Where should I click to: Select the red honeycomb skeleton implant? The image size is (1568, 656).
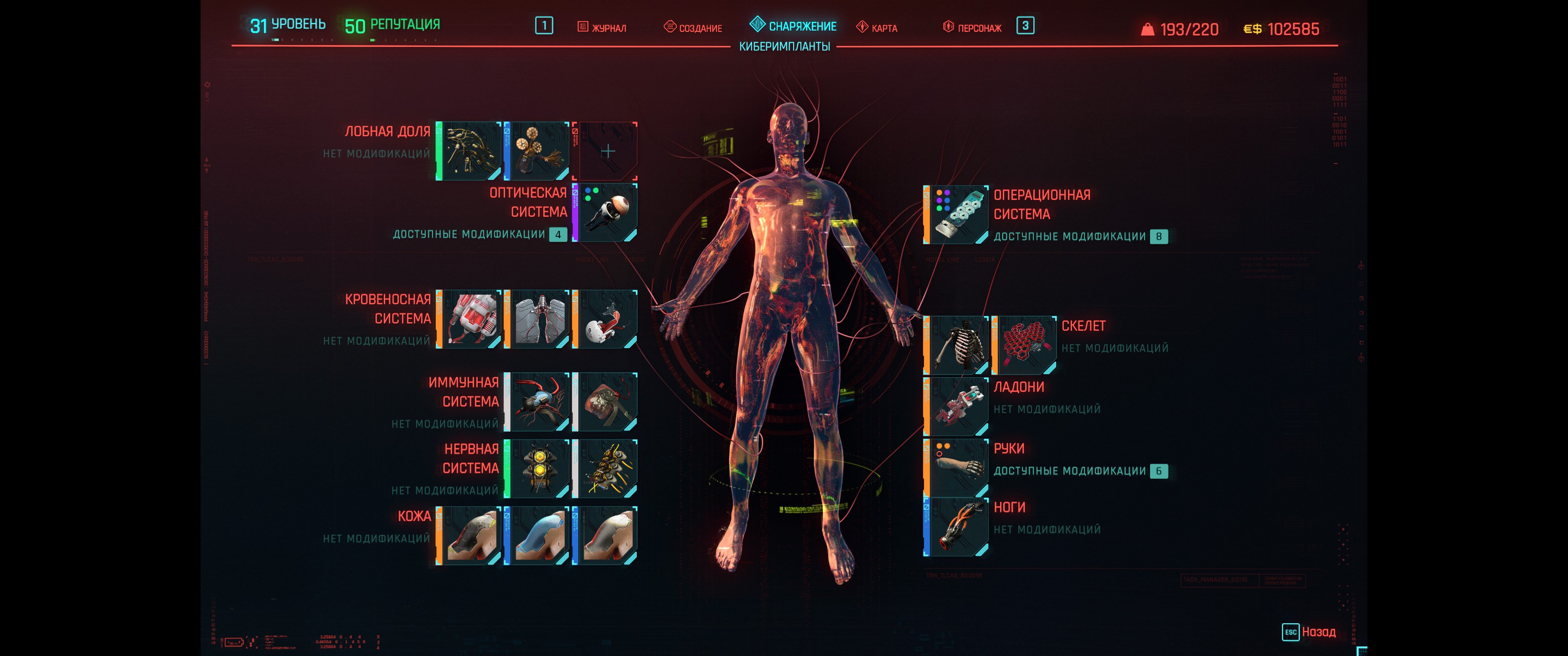click(x=1026, y=345)
